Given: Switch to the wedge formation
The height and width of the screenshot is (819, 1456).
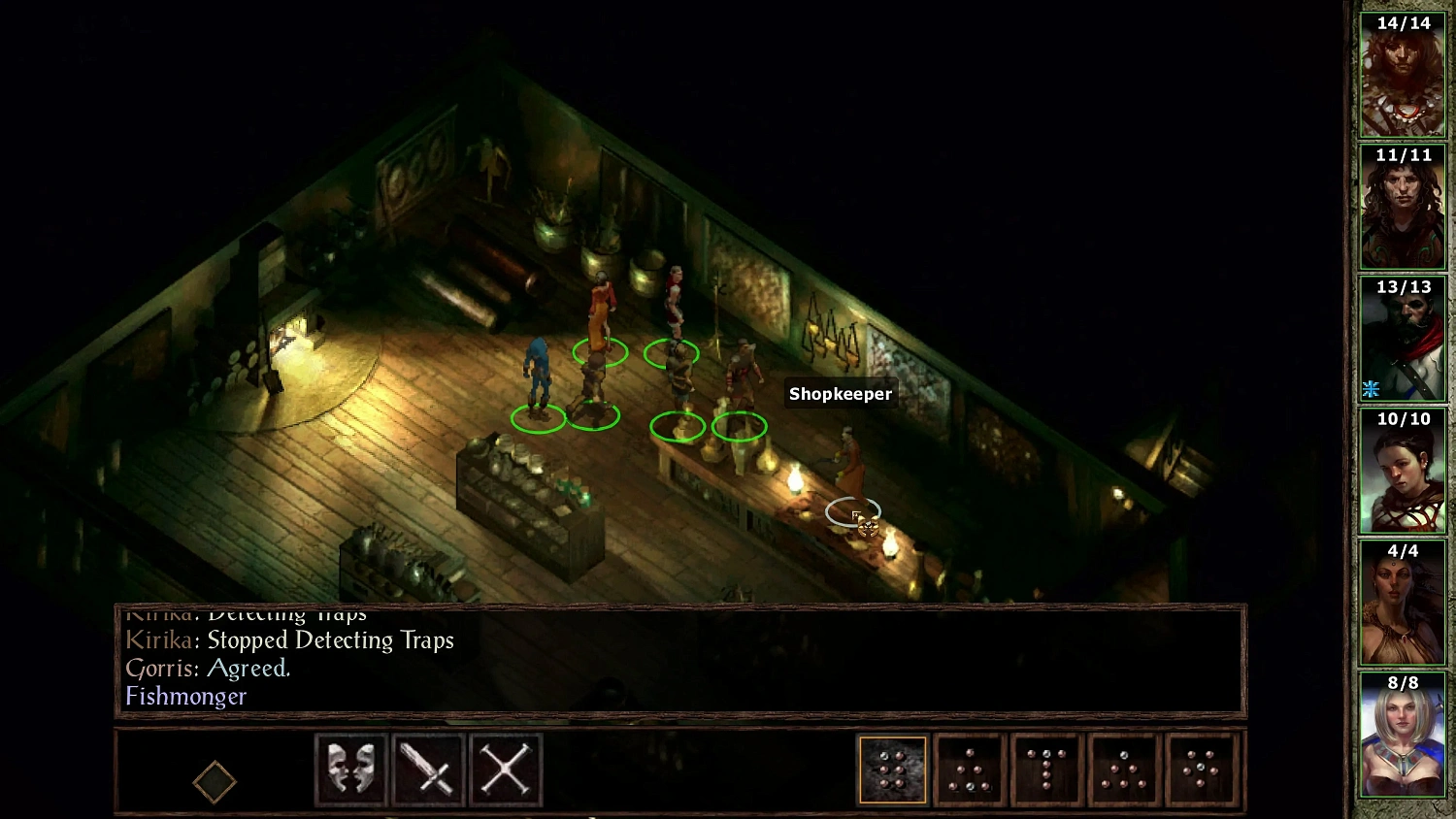Looking at the screenshot, I should coord(969,770).
